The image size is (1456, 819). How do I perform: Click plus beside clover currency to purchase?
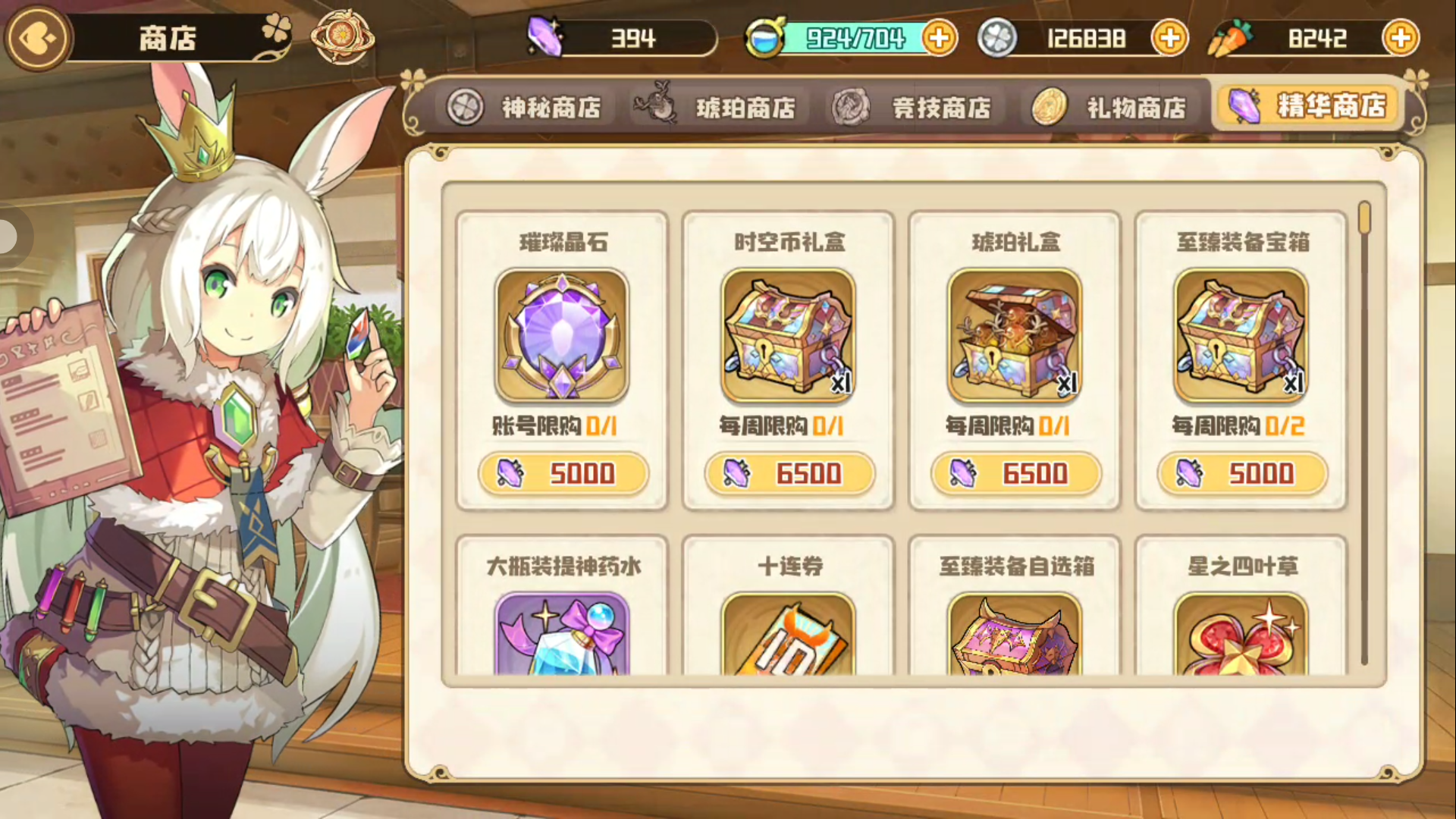1169,37
